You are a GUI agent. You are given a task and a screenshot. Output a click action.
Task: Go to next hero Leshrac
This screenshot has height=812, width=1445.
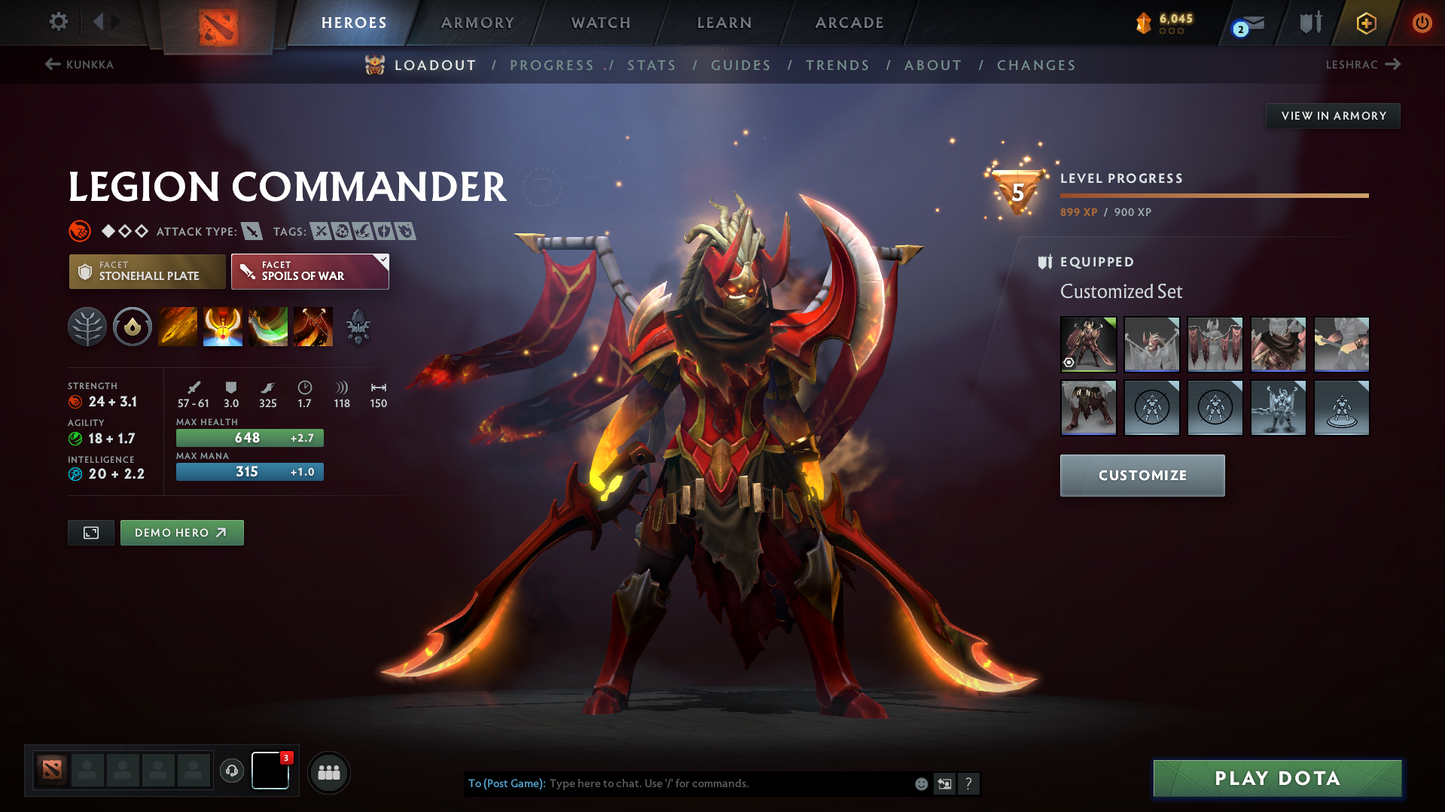[1363, 65]
